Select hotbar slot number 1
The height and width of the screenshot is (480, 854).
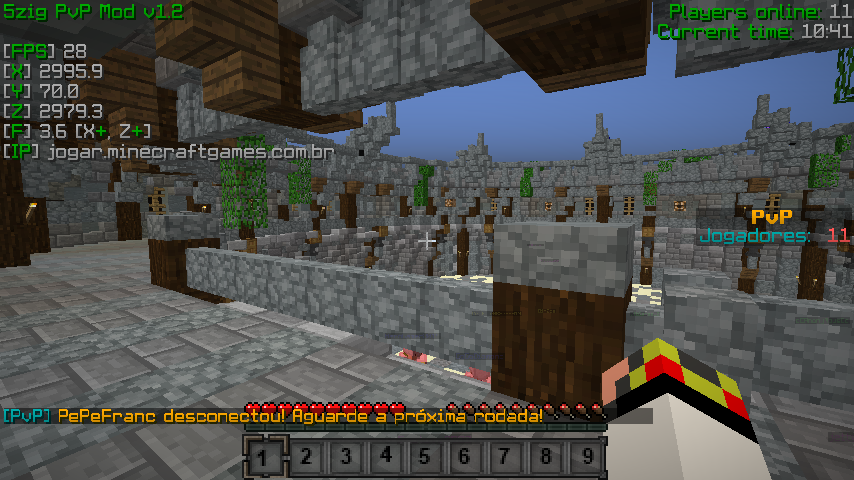tap(263, 458)
